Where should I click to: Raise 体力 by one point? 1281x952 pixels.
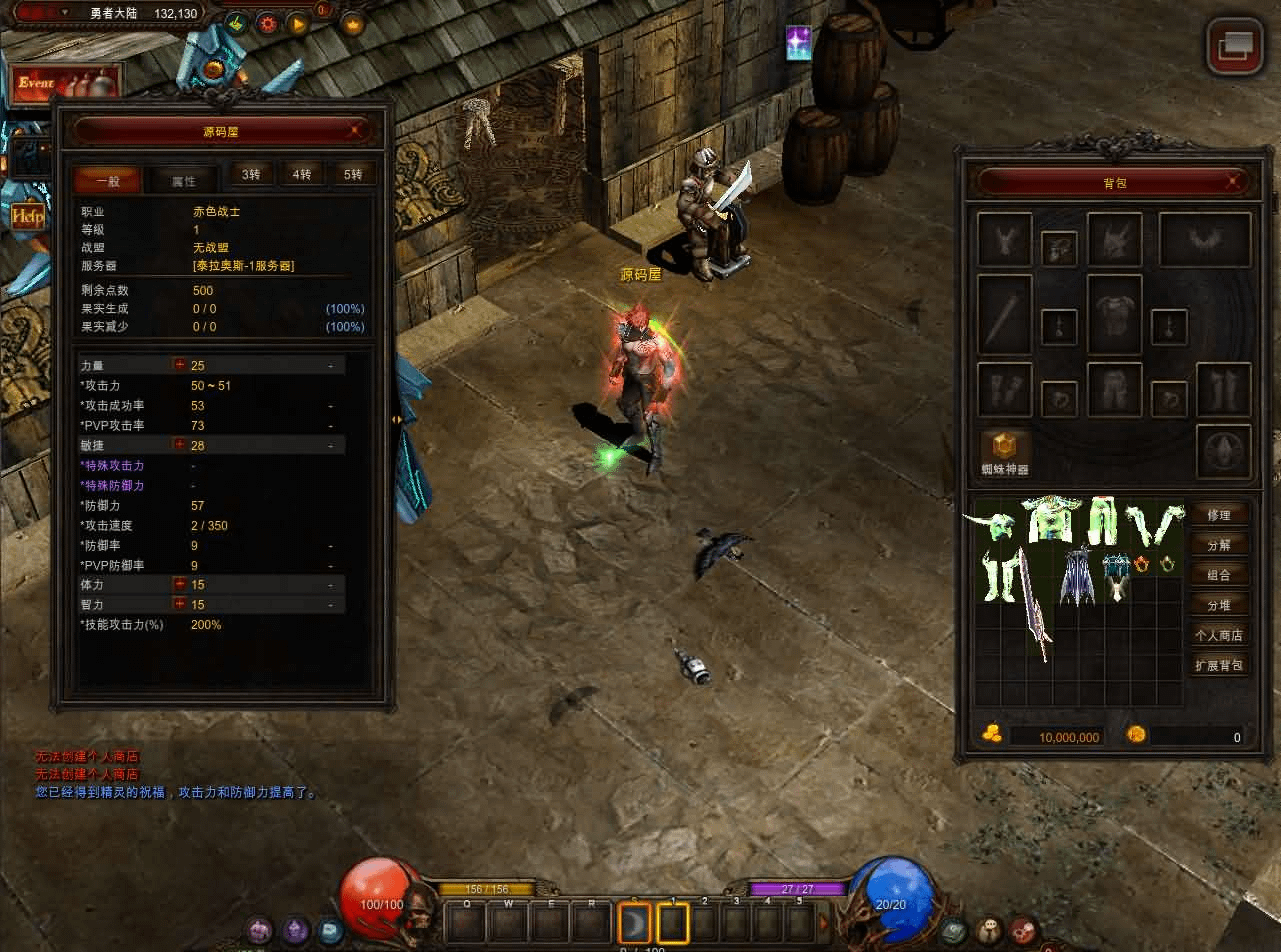180,584
